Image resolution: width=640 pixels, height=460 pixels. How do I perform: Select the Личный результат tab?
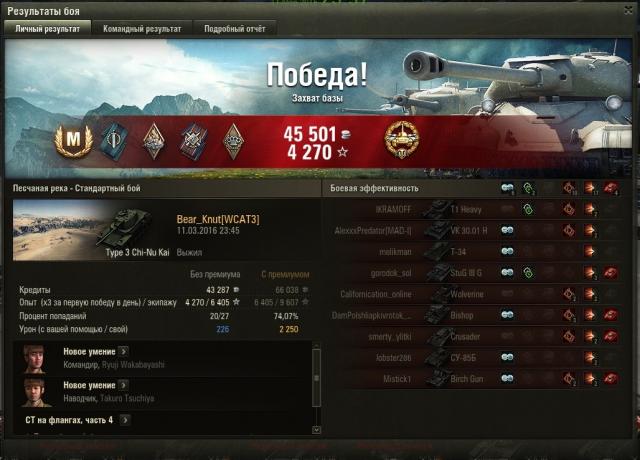pyautogui.click(x=50, y=29)
